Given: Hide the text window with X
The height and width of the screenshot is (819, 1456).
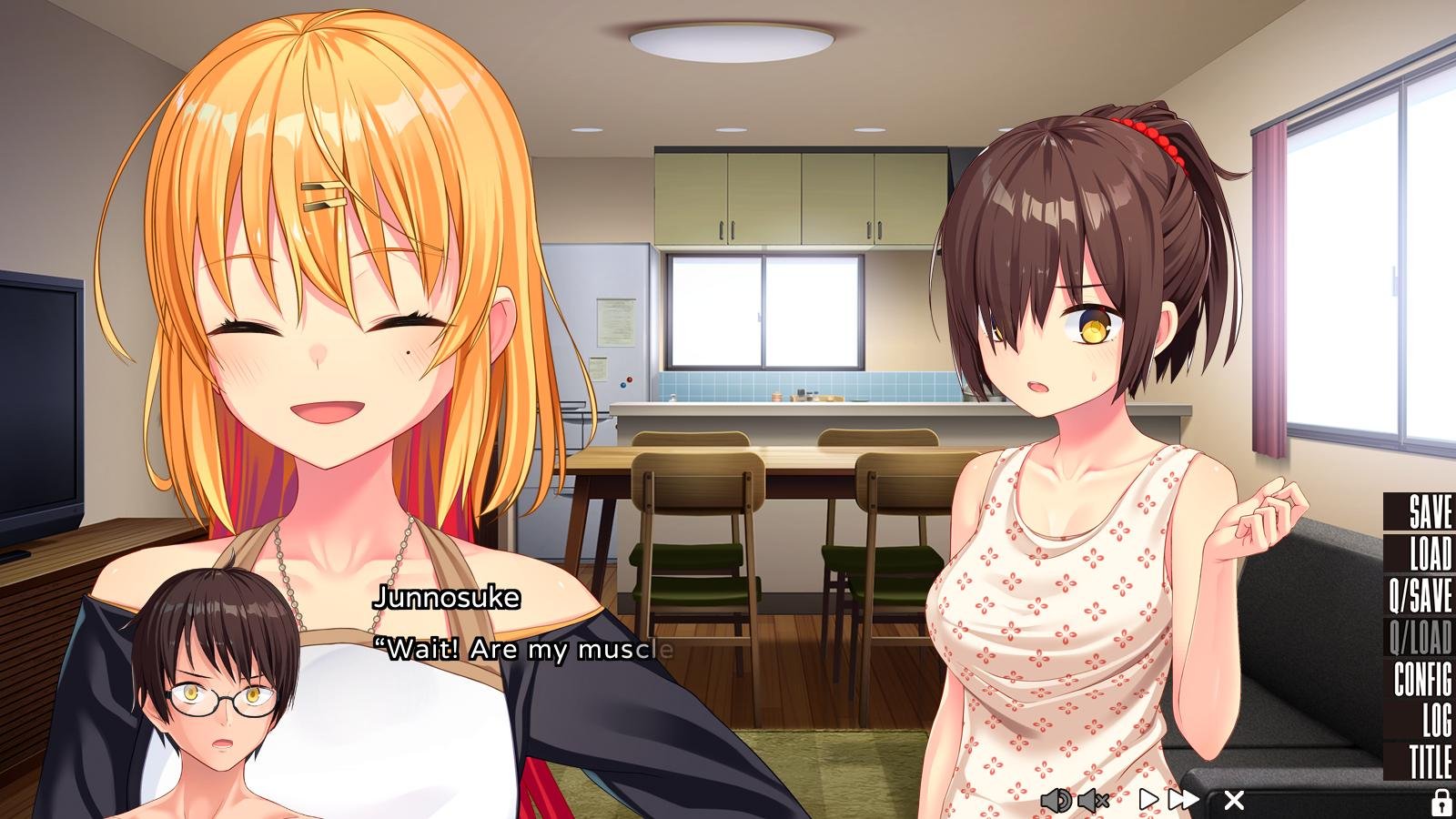Looking at the screenshot, I should coord(1234,800).
